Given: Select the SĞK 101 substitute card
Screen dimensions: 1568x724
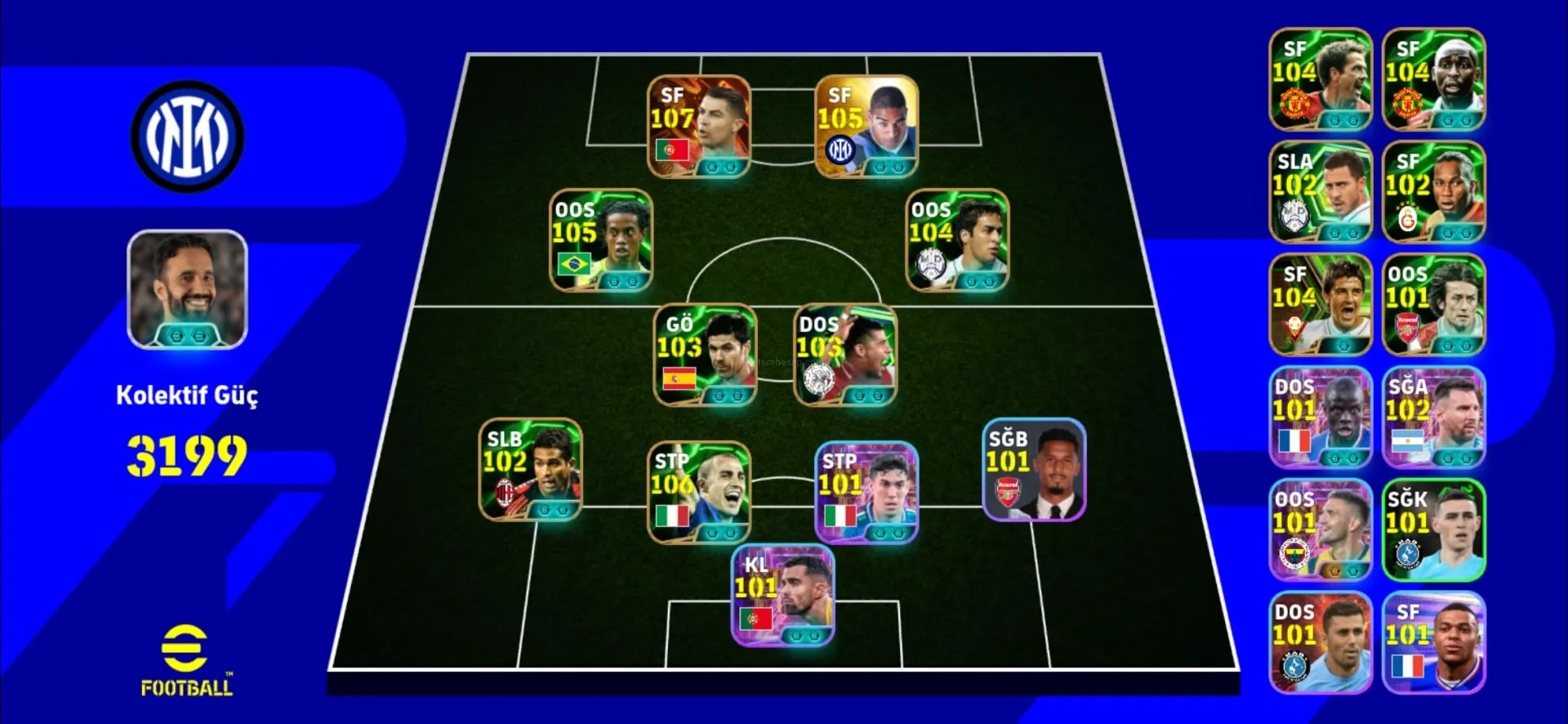Looking at the screenshot, I should tap(1433, 530).
